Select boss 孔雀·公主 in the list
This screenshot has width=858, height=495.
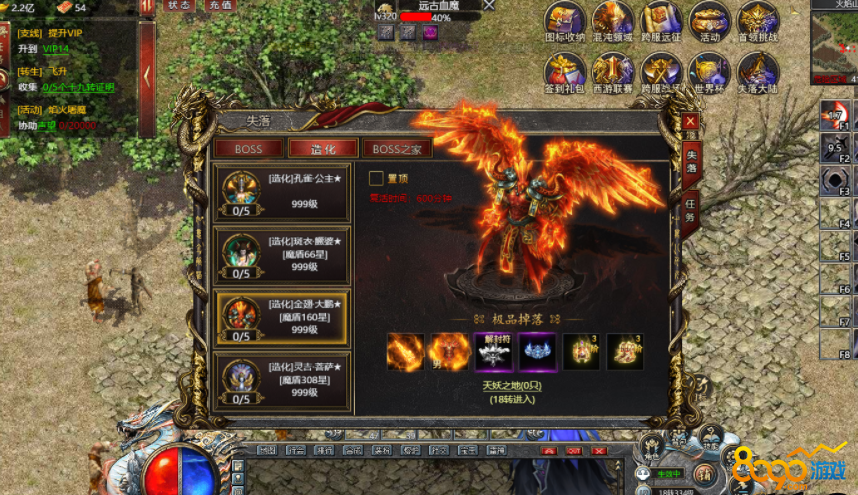(x=283, y=193)
